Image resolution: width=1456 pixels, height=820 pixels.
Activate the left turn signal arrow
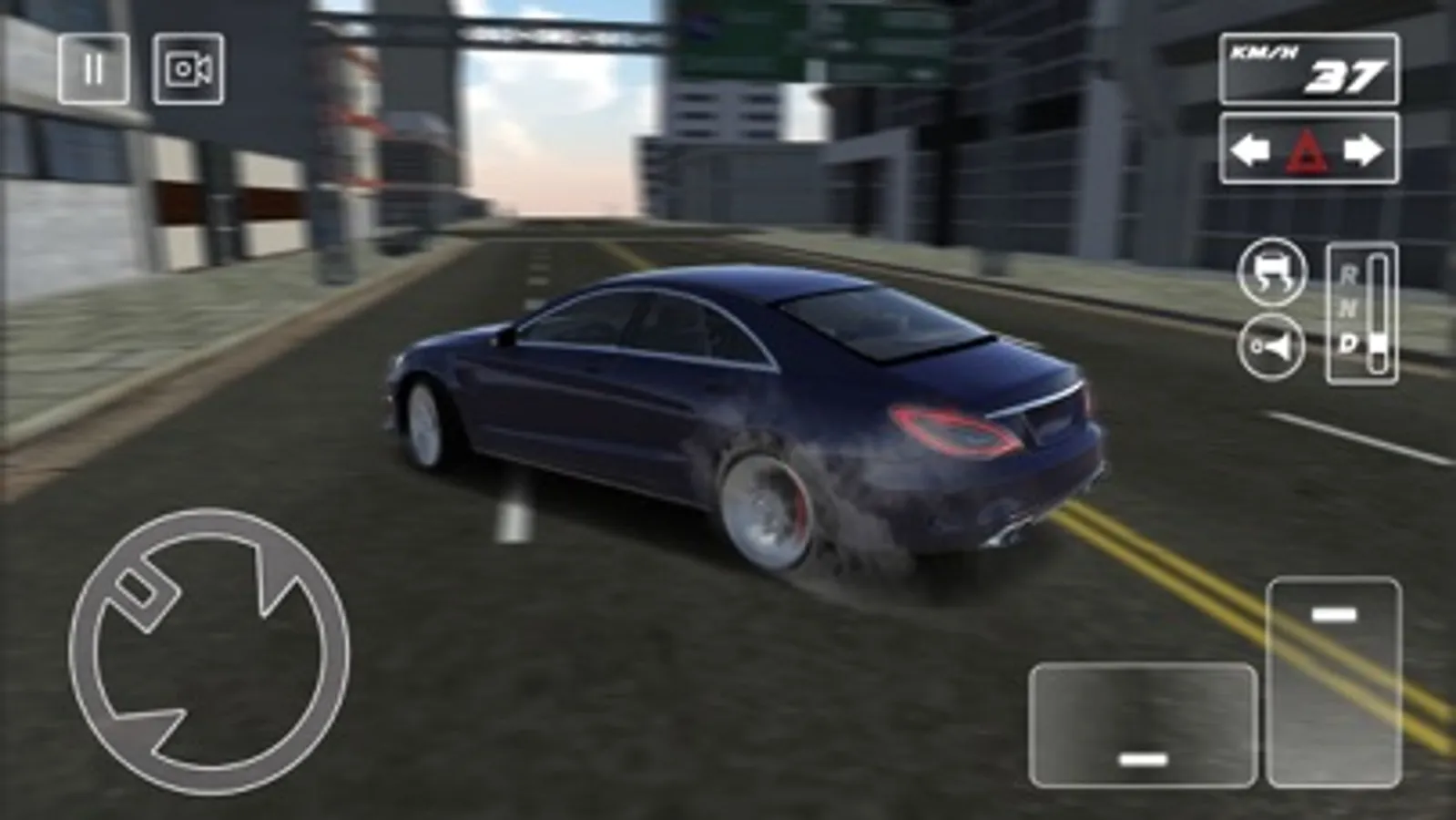[x=1248, y=149]
